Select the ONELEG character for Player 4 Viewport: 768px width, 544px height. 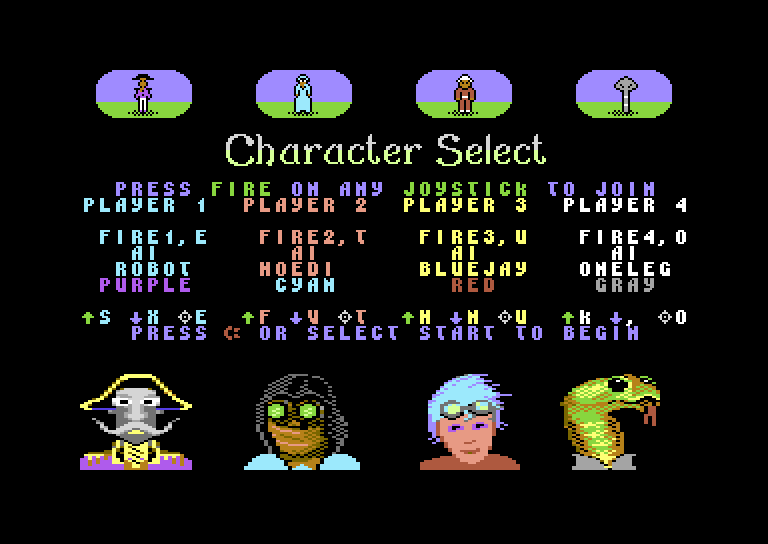tap(626, 269)
